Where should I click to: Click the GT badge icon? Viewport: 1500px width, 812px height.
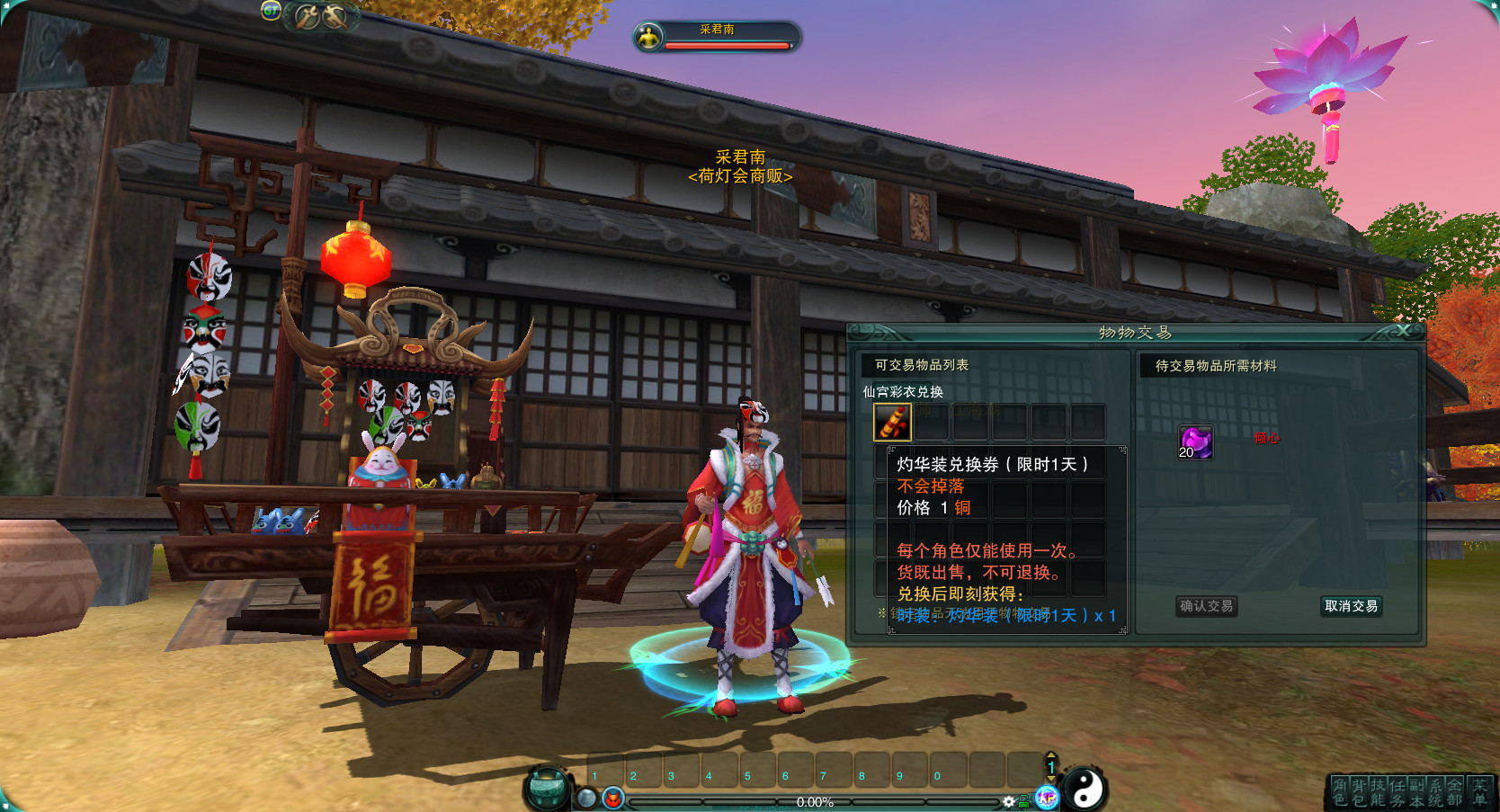coord(271,11)
